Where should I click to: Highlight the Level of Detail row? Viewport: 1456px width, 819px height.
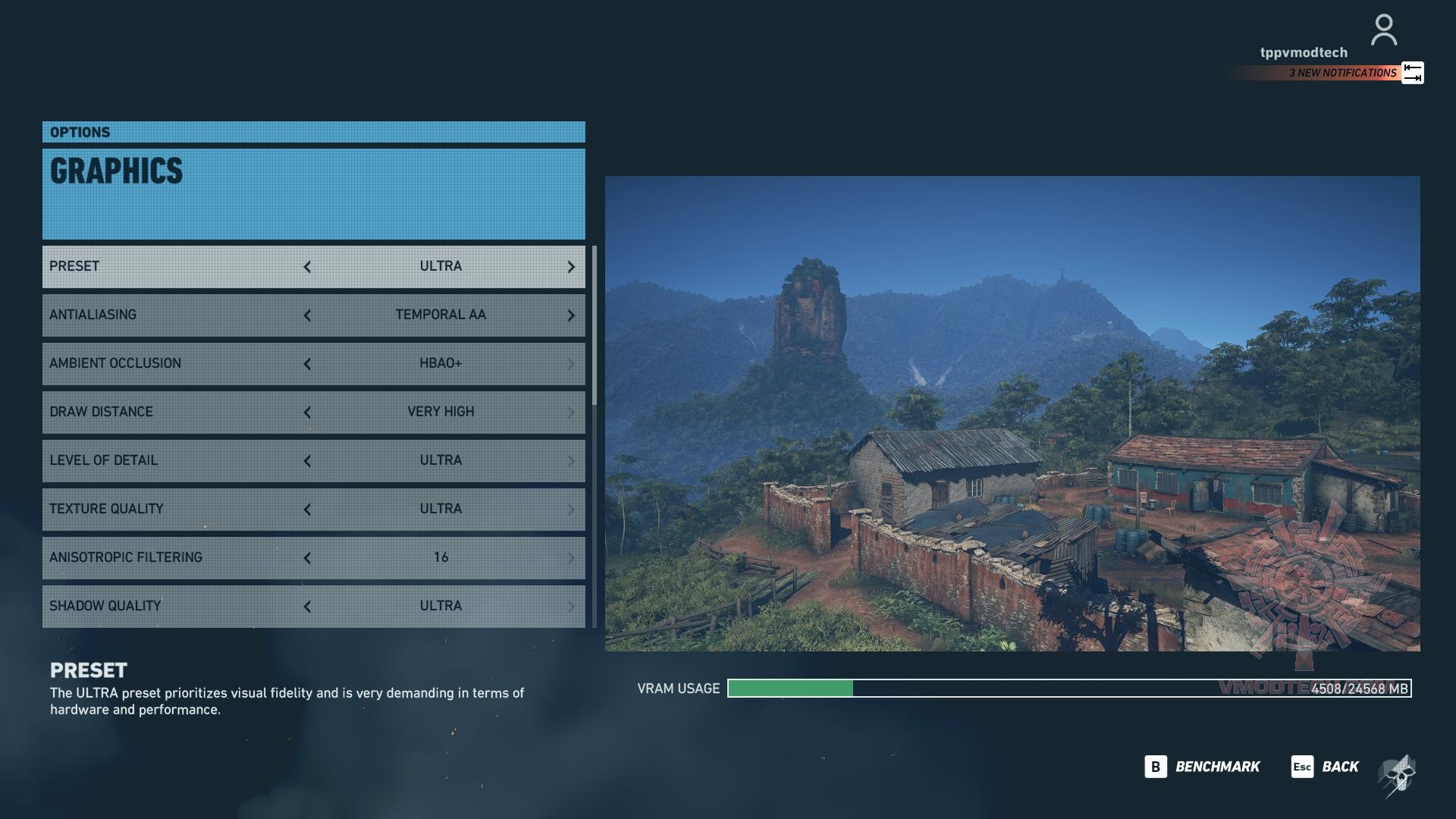(174, 460)
